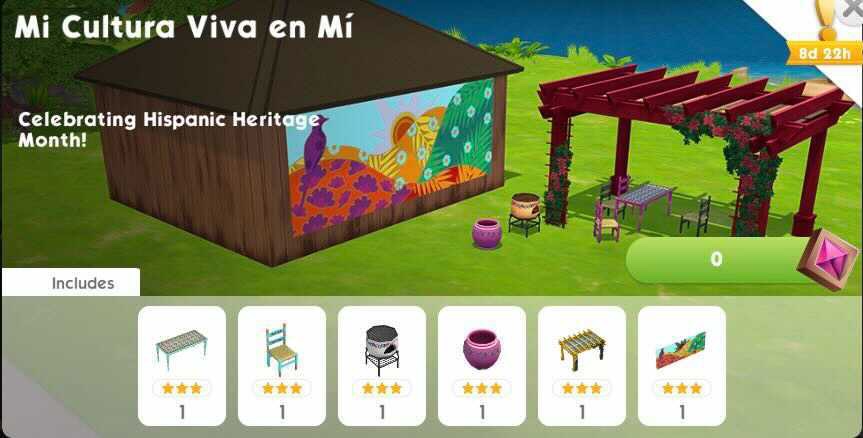Open the Includes tab
Image resolution: width=863 pixels, height=438 pixels.
[82, 283]
